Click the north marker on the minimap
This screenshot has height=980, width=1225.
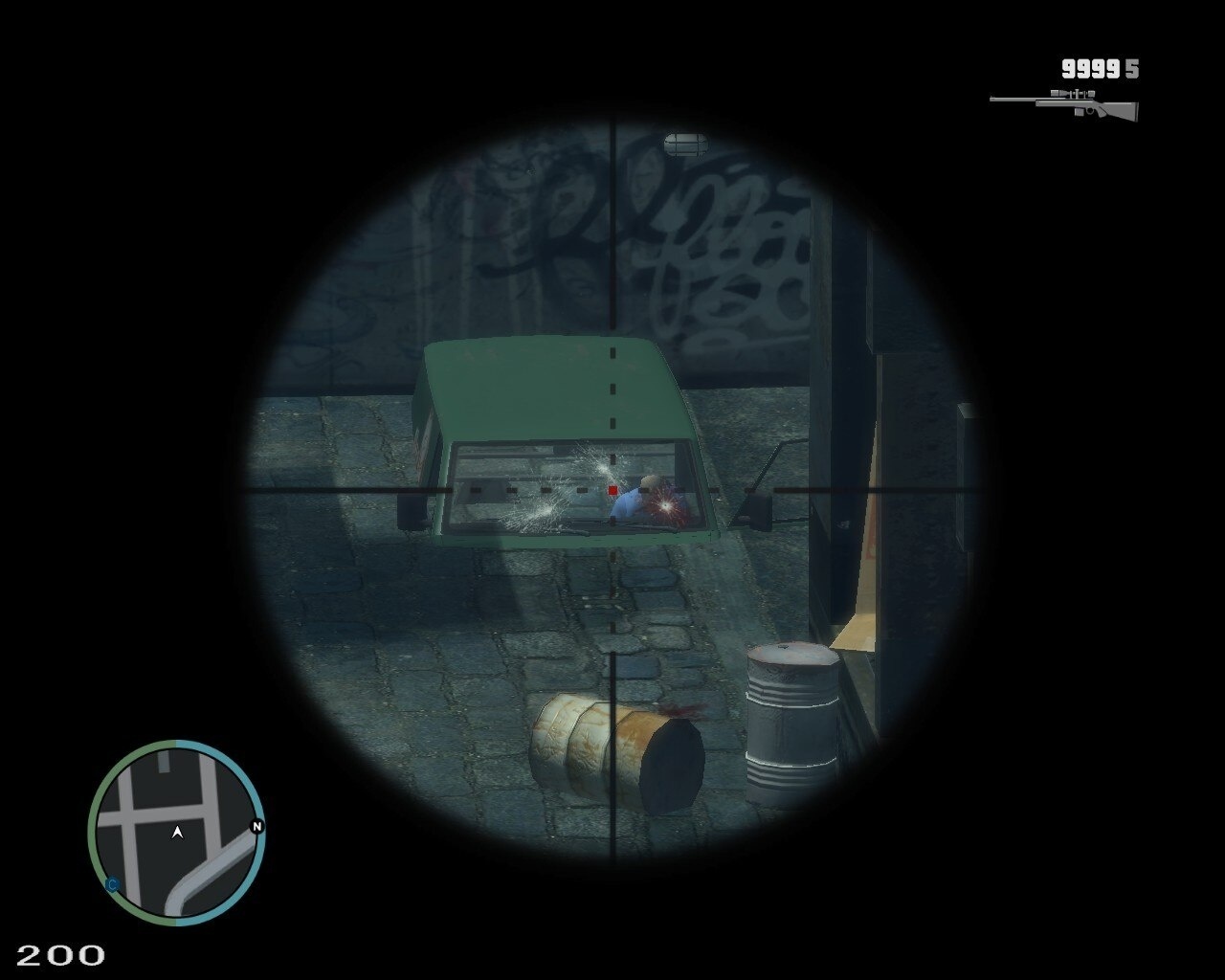[x=256, y=827]
